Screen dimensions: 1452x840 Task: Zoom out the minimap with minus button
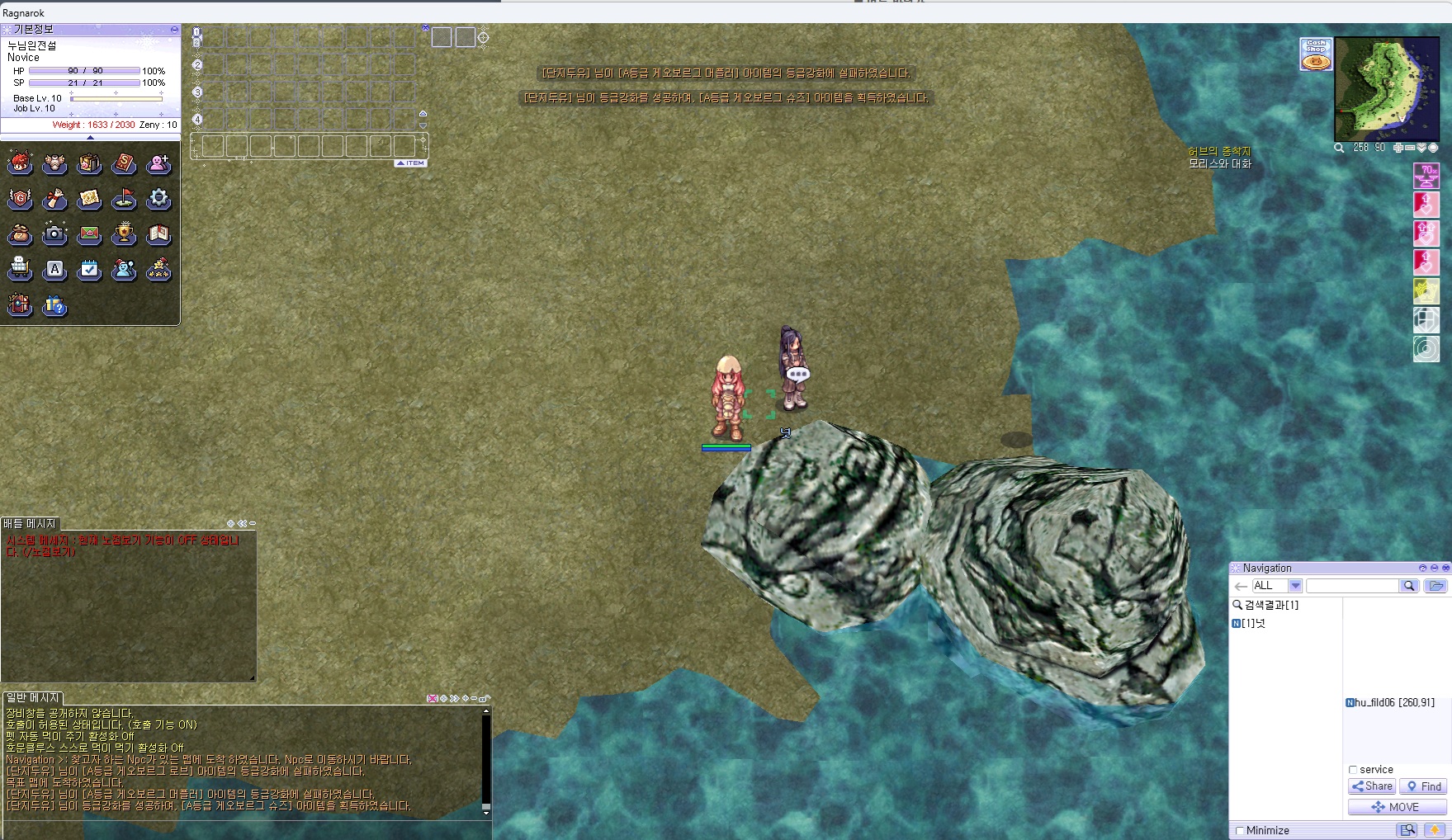(x=1410, y=148)
